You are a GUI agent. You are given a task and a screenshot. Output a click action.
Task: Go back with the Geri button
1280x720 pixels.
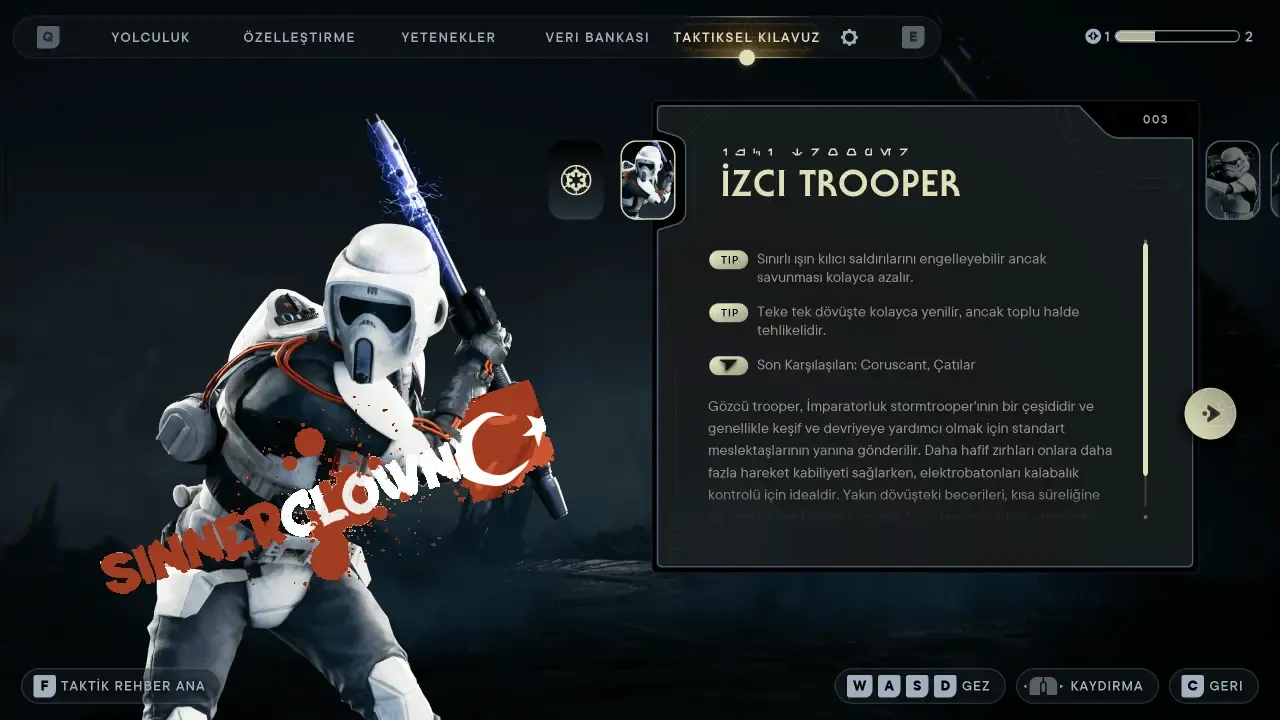1213,686
